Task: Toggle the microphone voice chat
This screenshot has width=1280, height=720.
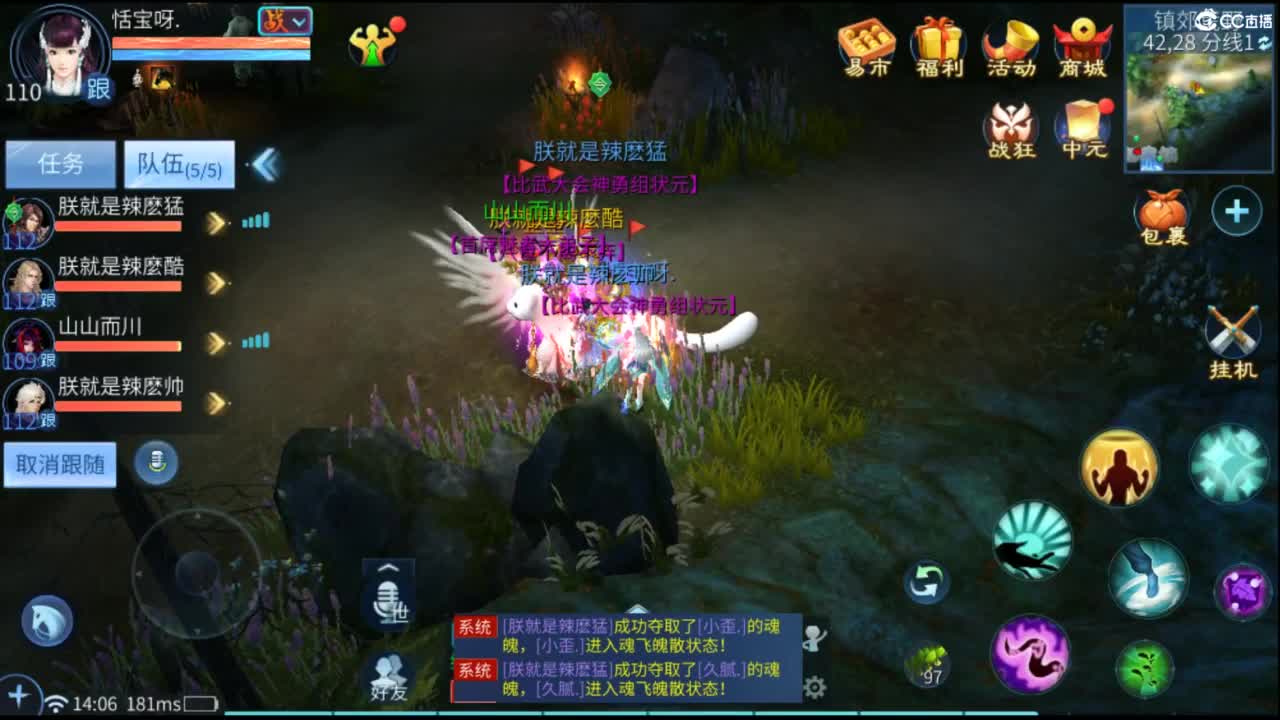Action: coord(157,463)
